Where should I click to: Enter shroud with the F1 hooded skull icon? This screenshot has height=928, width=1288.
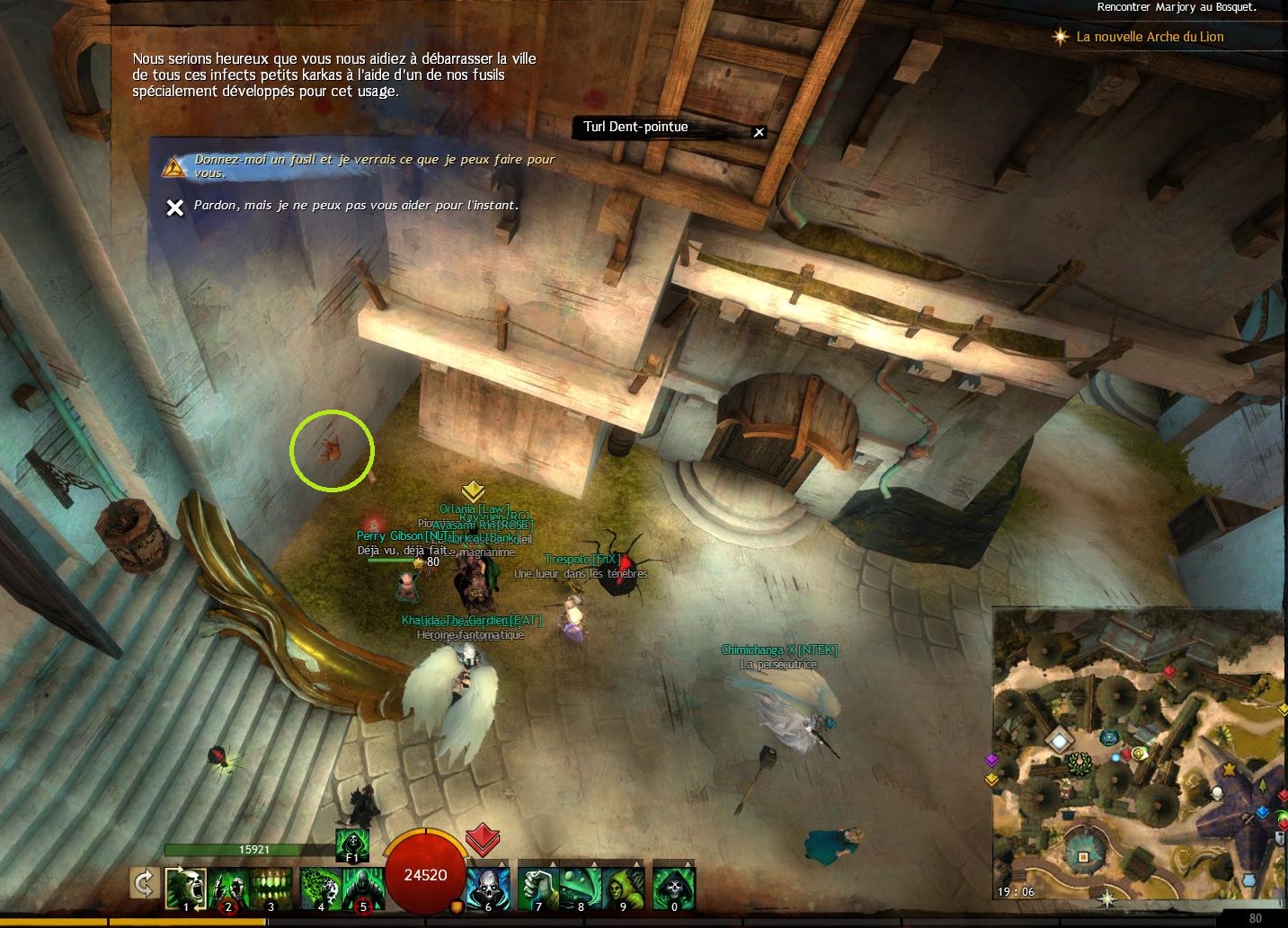pyautogui.click(x=351, y=844)
